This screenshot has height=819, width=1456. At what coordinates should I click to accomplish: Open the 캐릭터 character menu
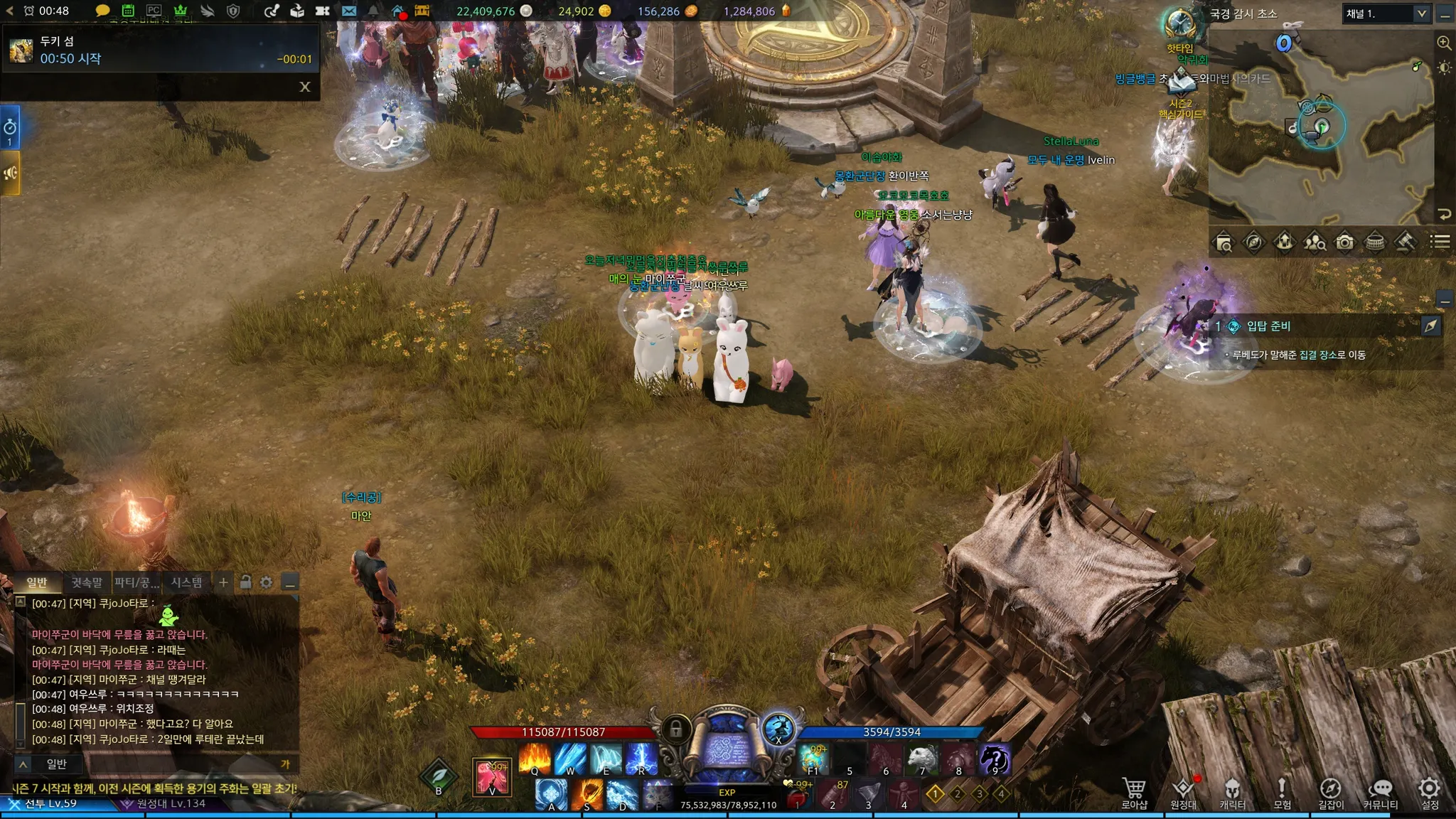point(1232,793)
